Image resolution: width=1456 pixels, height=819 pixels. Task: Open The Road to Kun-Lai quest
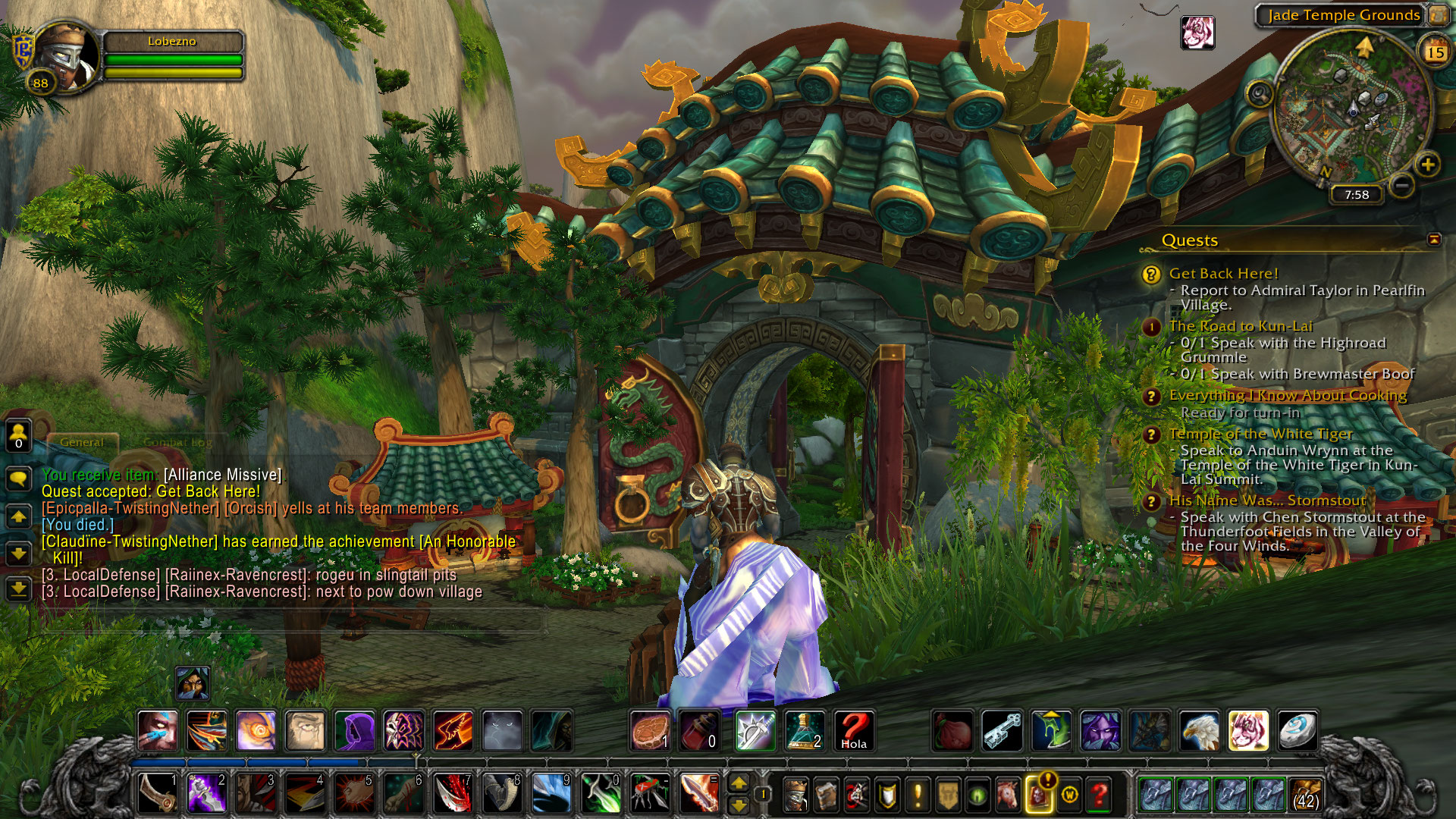pos(1240,326)
